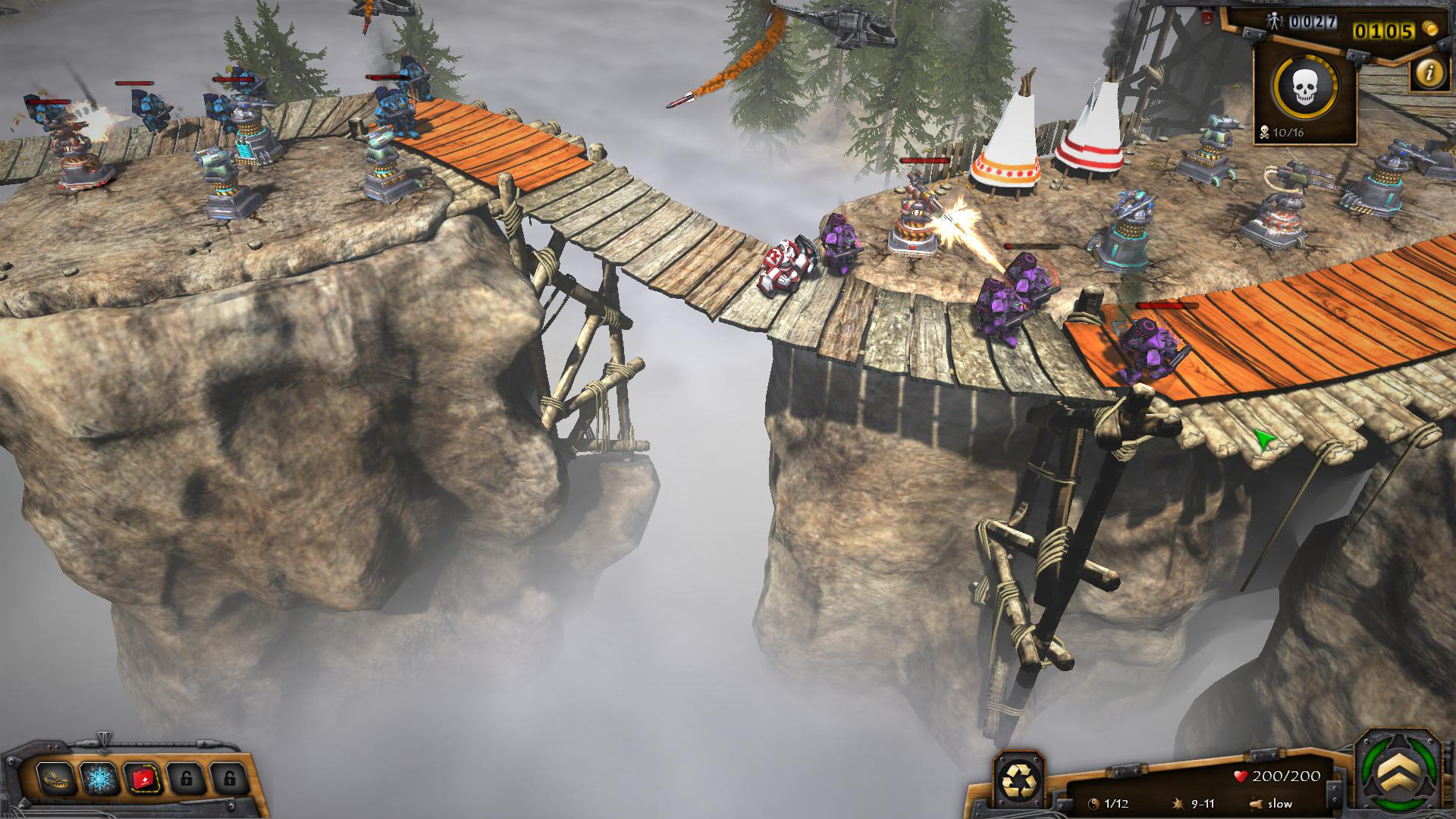The image size is (1456, 819).
Task: Click the second locked ability slot
Action: tap(230, 777)
